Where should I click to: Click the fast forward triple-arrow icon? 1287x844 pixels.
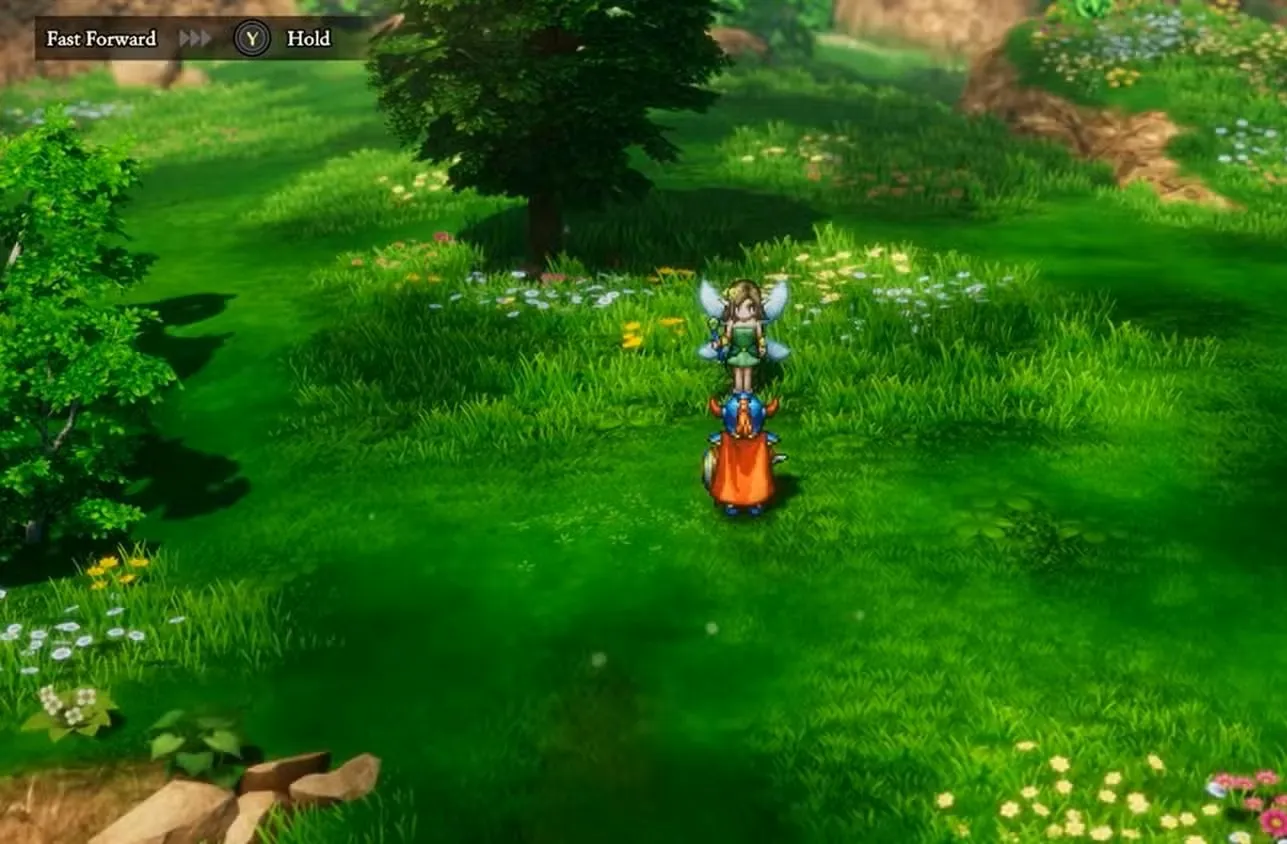(x=196, y=38)
